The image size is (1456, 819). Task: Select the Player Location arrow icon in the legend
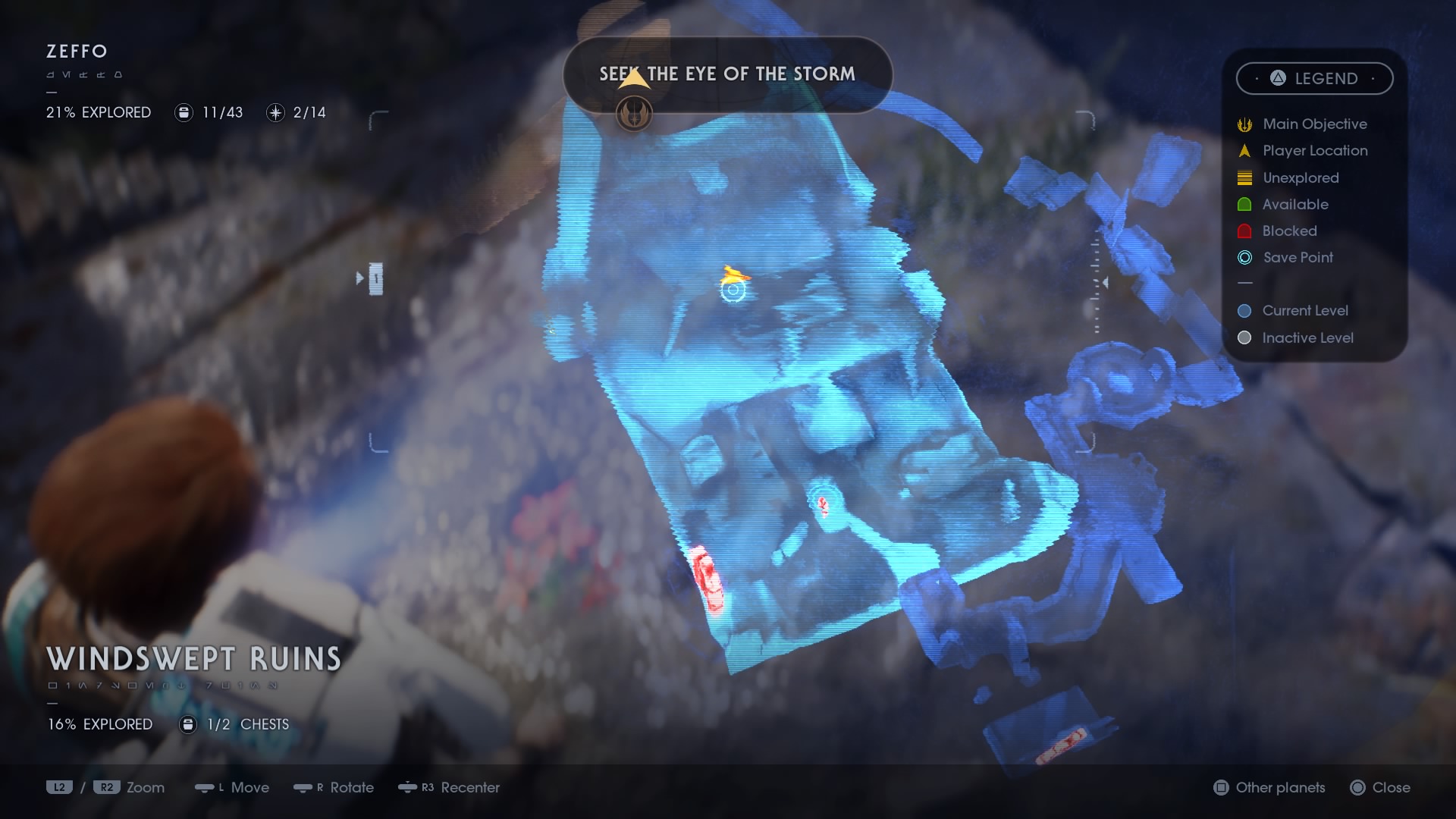(x=1244, y=150)
